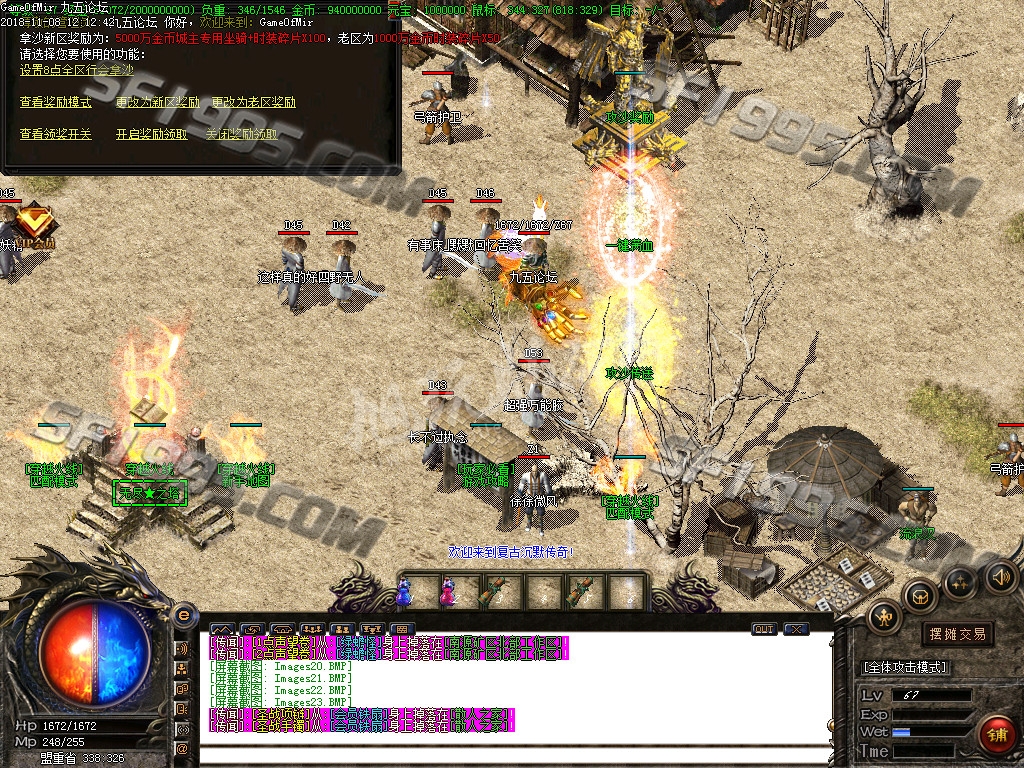Open the character equipment round icon
The width and height of the screenshot is (1024, 768).
pyautogui.click(x=885, y=615)
